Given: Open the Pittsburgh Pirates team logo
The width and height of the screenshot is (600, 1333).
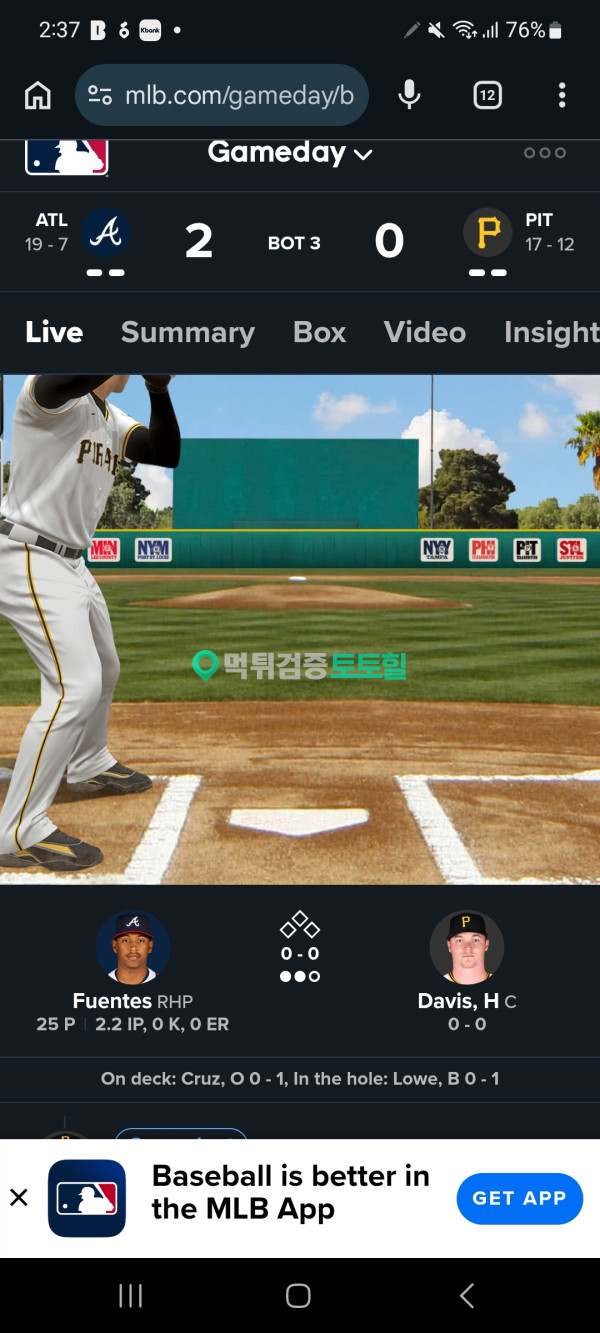Looking at the screenshot, I should (488, 233).
